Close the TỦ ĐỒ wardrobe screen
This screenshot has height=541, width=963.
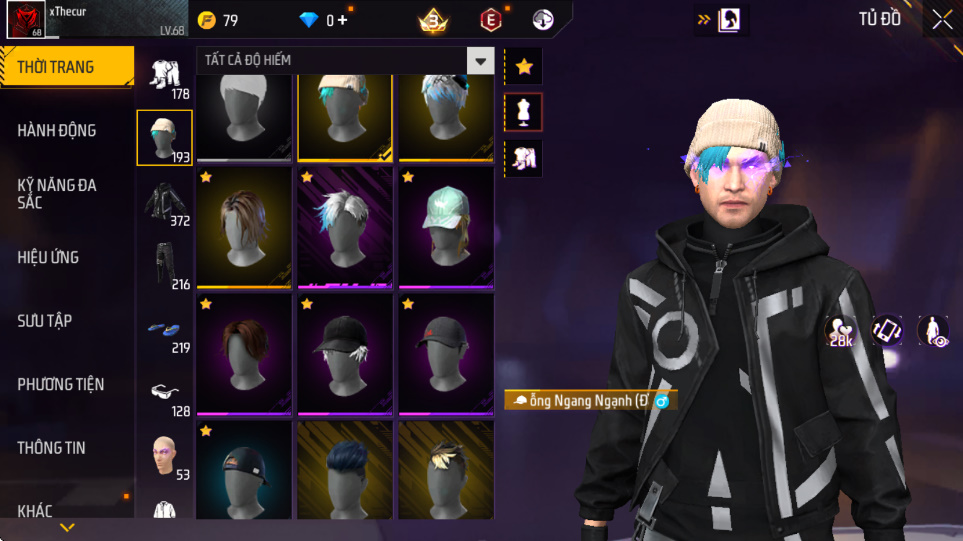click(942, 19)
